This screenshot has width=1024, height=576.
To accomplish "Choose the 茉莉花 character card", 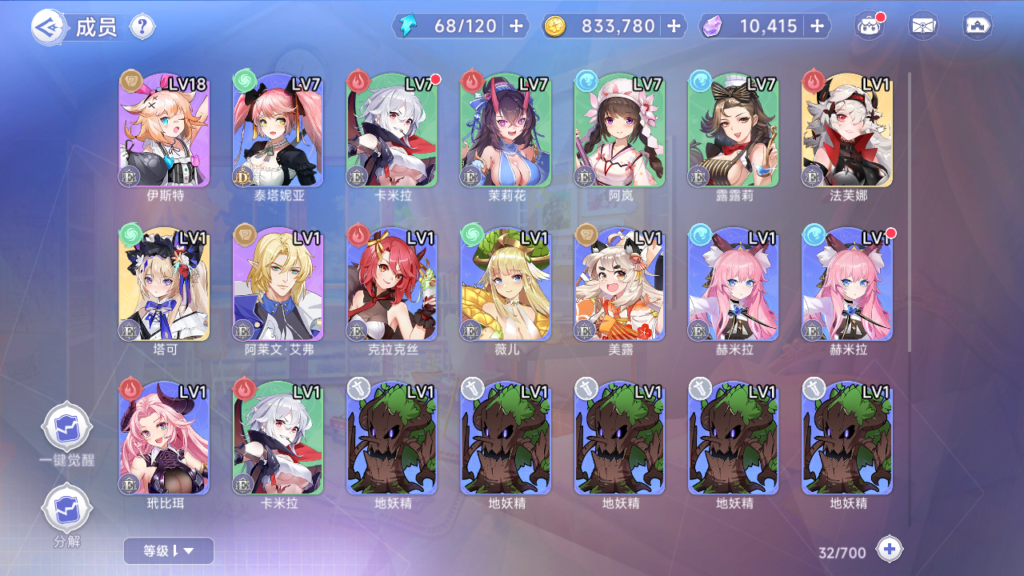I will point(506,130).
